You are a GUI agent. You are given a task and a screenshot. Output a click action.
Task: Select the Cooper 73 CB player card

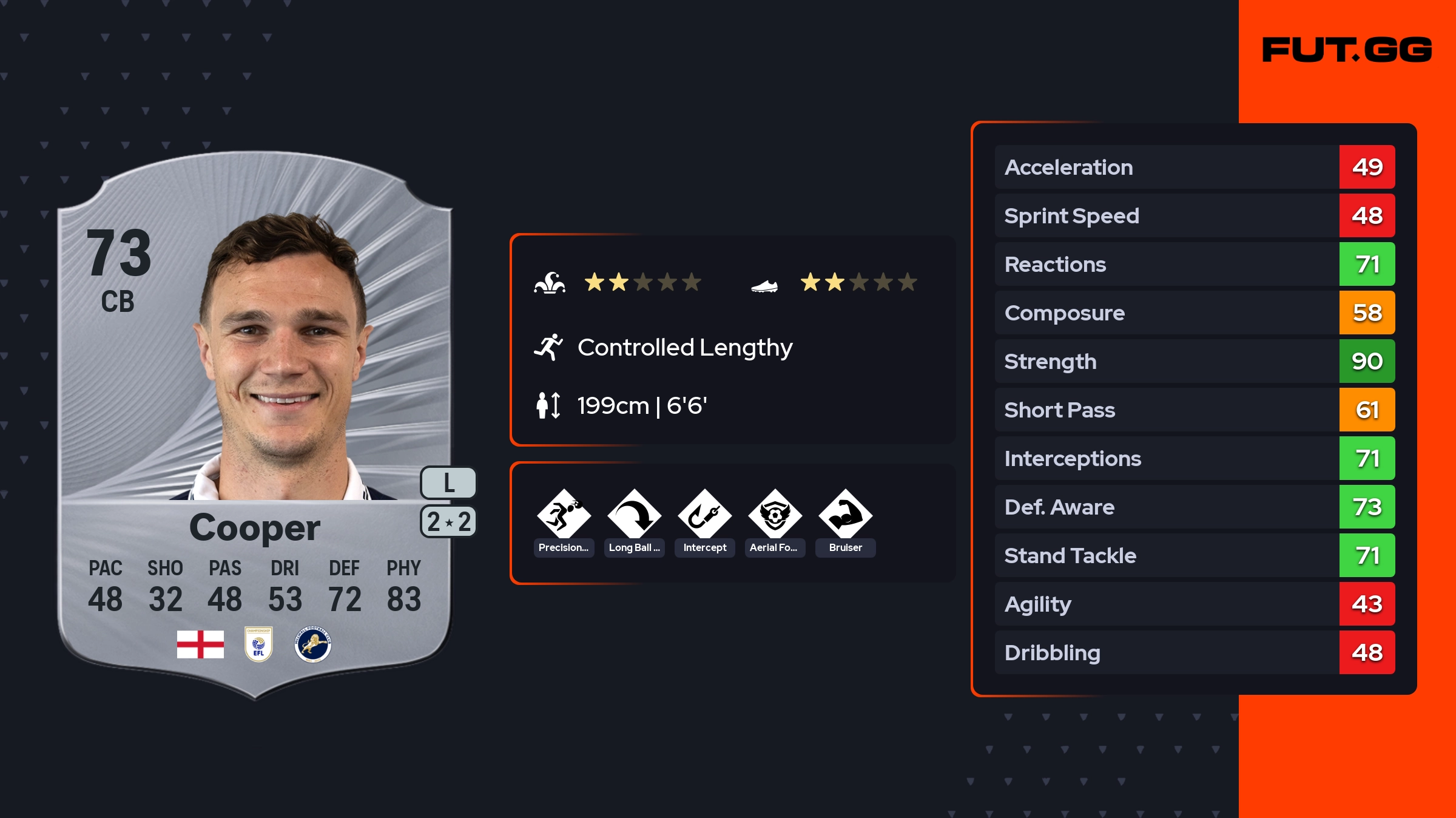click(255, 425)
